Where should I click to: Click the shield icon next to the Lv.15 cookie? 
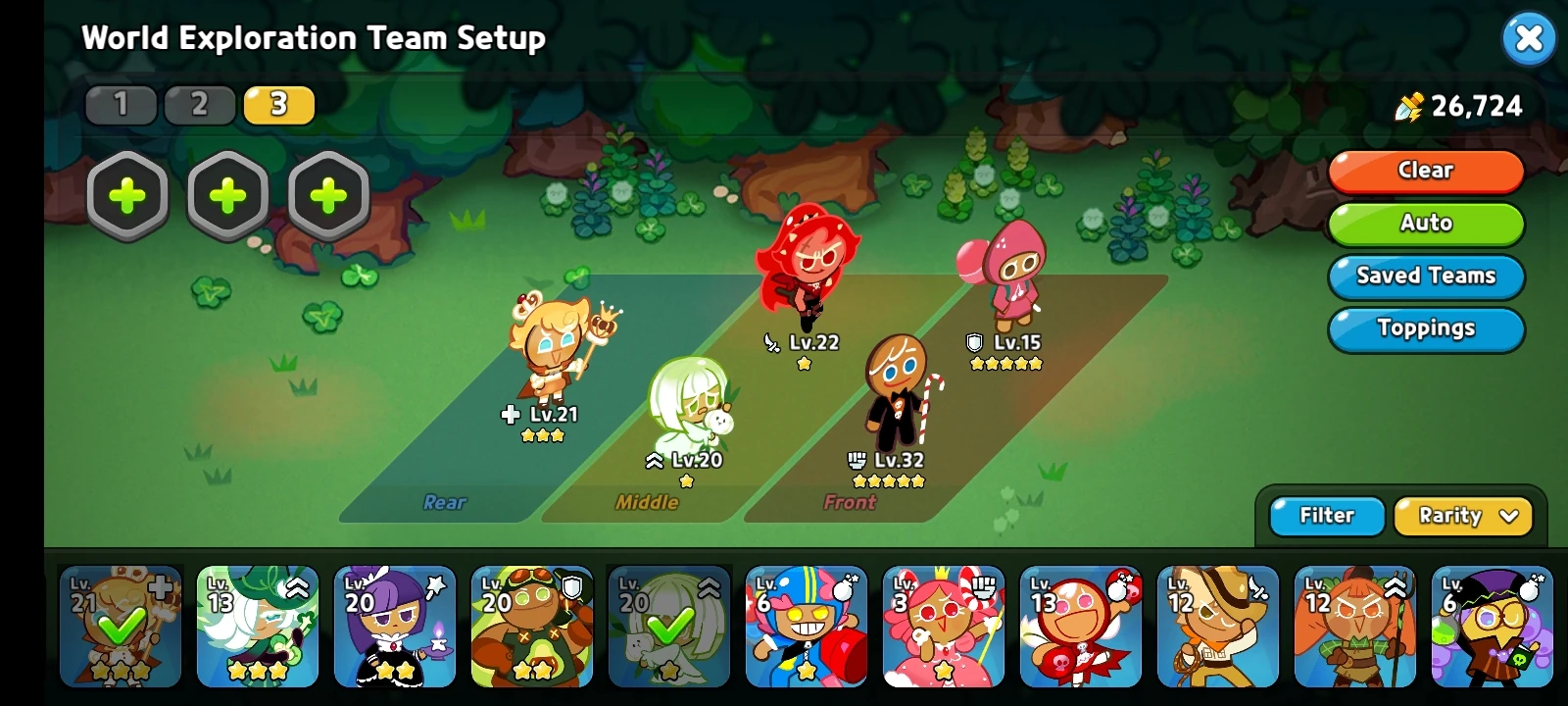971,344
